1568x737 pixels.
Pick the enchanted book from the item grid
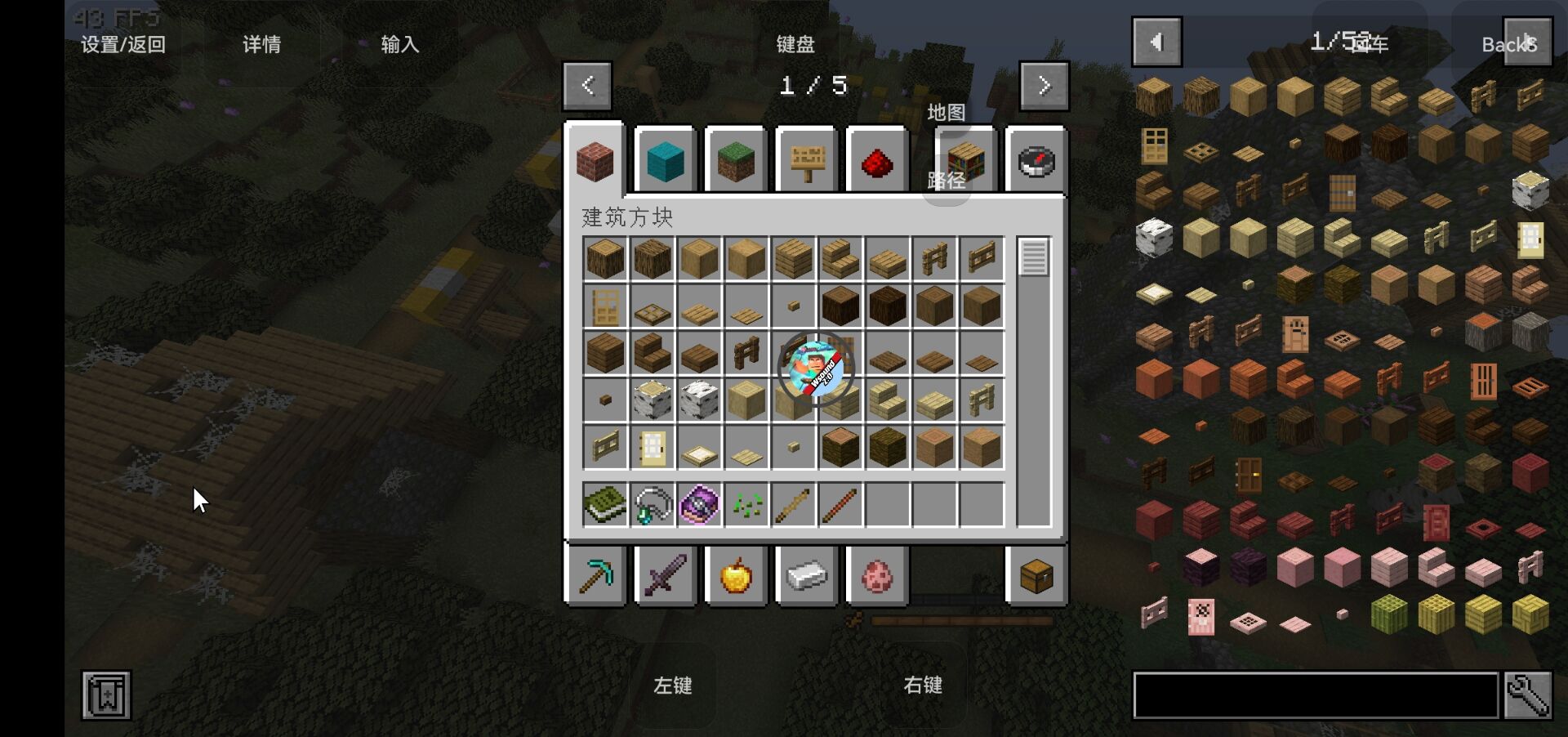click(x=604, y=504)
